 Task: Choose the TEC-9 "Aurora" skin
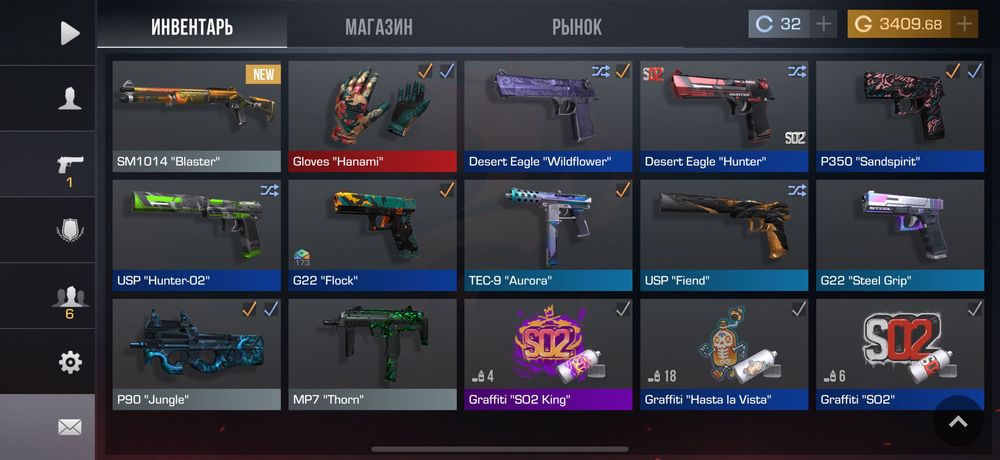coord(548,235)
